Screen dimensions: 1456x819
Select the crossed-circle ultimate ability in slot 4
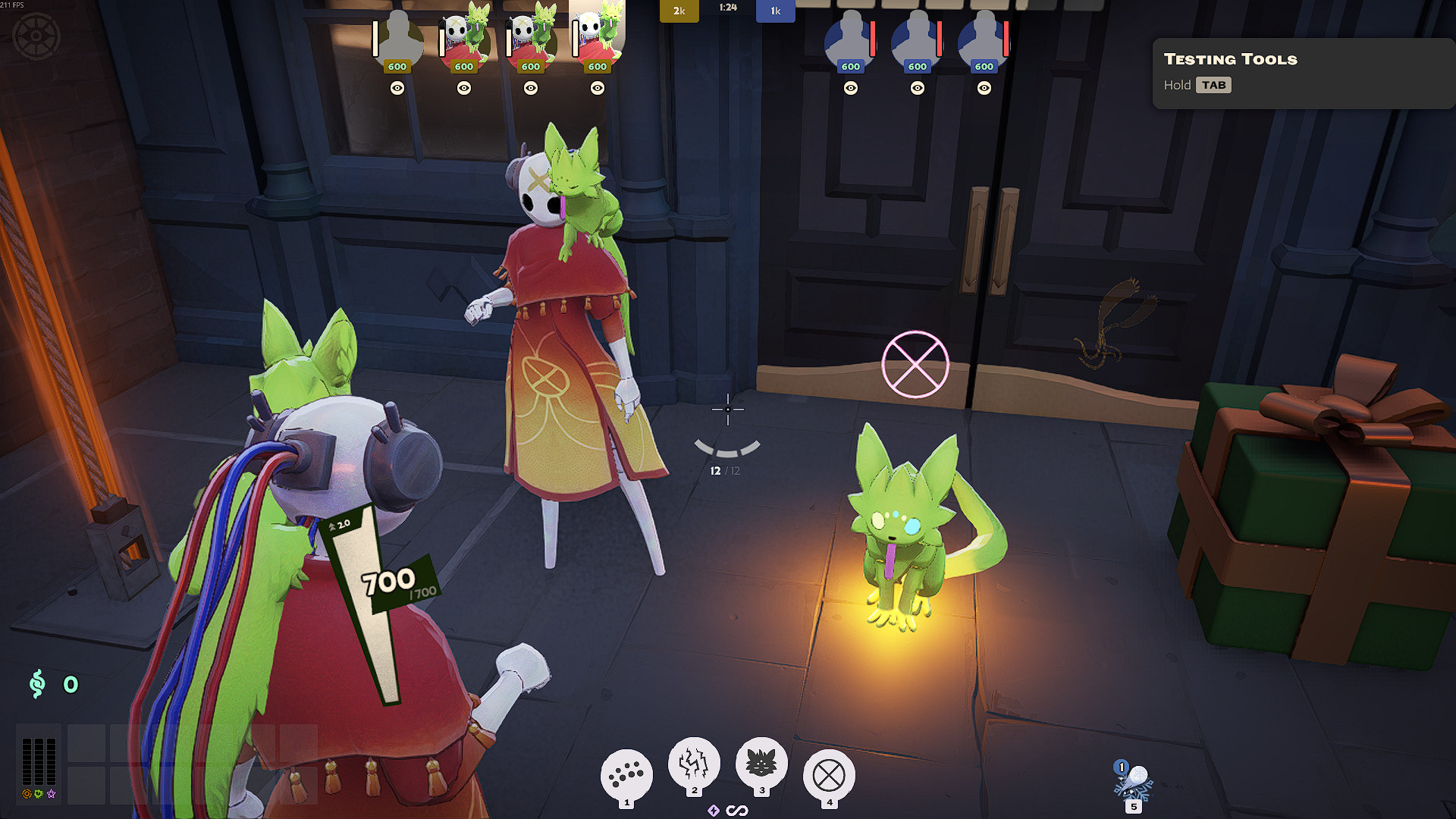click(829, 775)
